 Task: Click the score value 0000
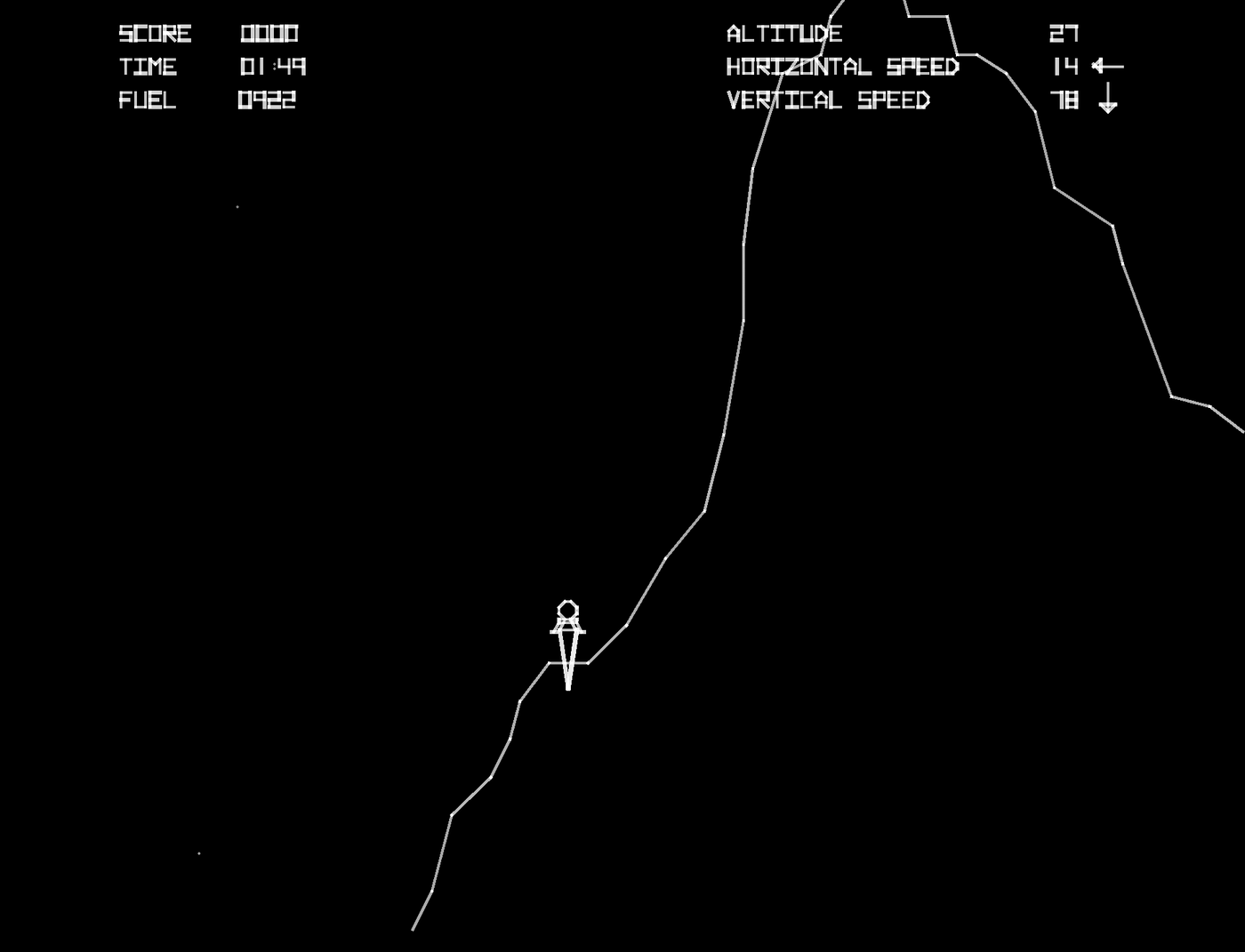(x=269, y=34)
